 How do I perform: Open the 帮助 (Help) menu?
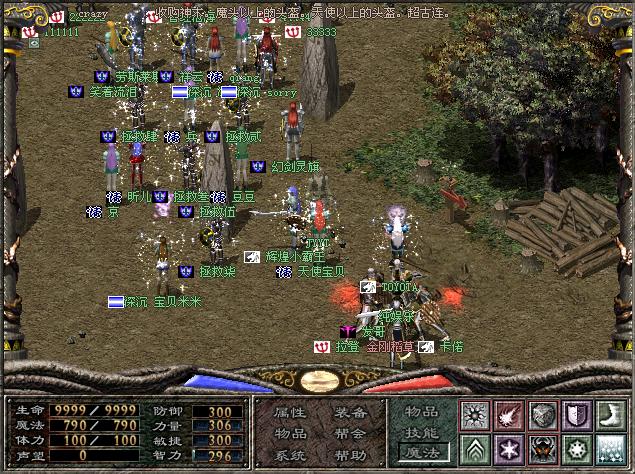tap(349, 455)
